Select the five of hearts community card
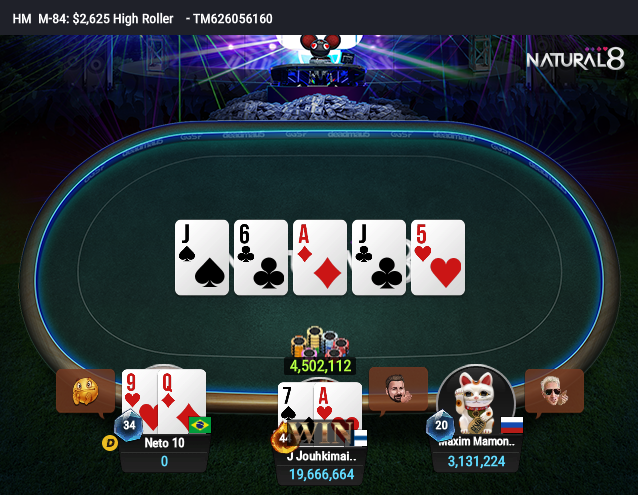638x495 pixels. [438, 258]
